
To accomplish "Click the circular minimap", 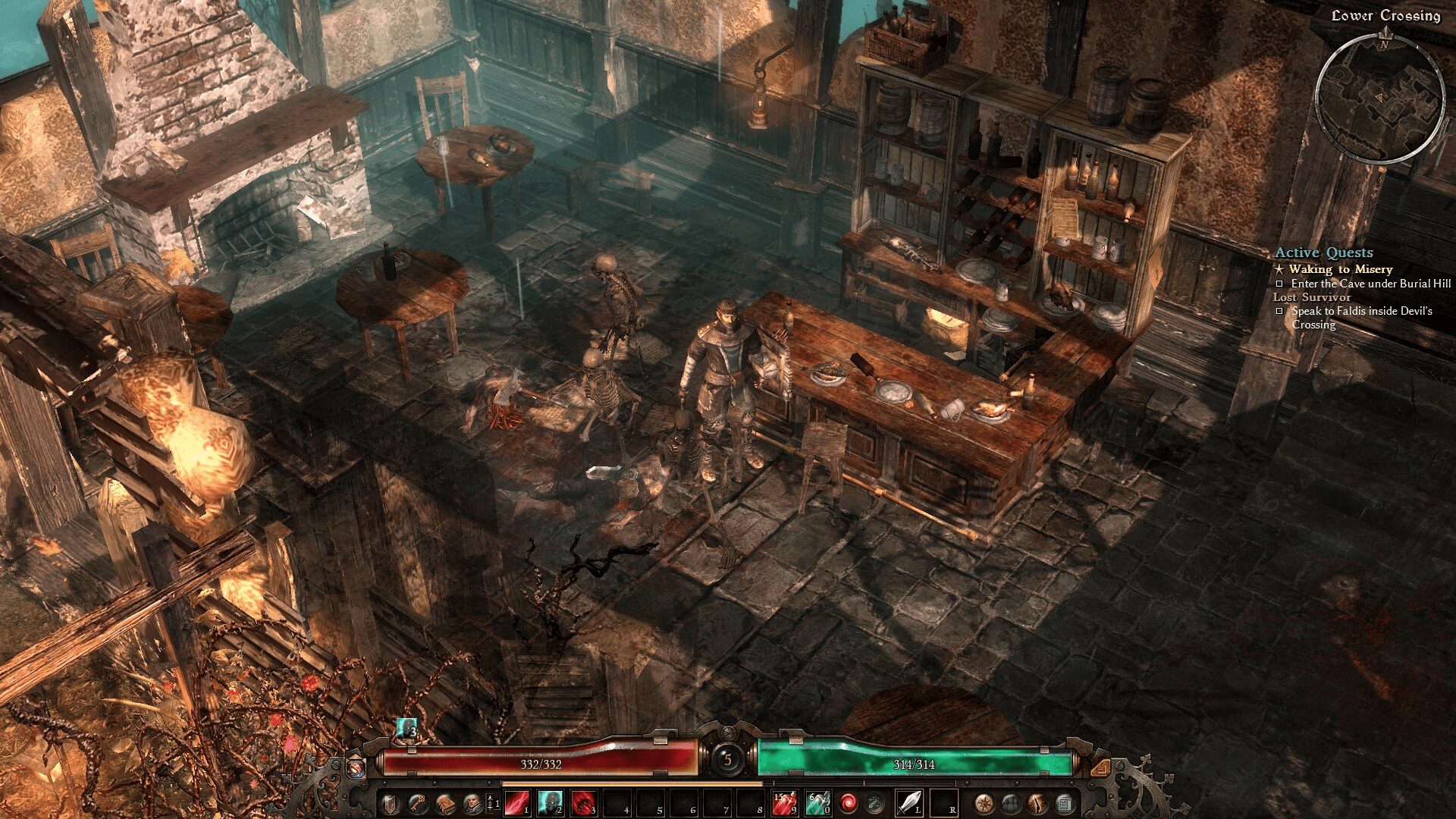I will pyautogui.click(x=1379, y=99).
